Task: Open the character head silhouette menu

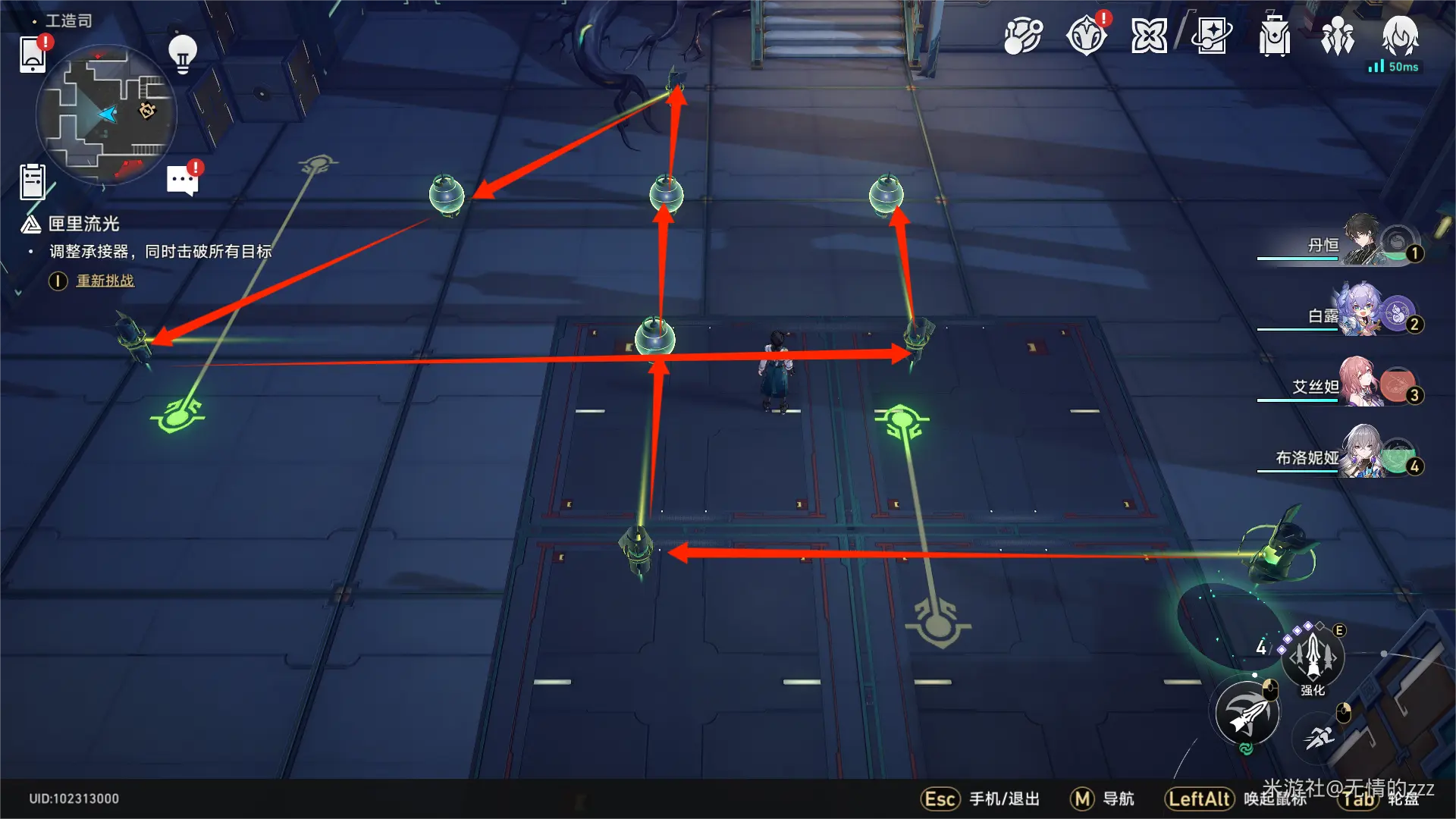Action: (1399, 36)
